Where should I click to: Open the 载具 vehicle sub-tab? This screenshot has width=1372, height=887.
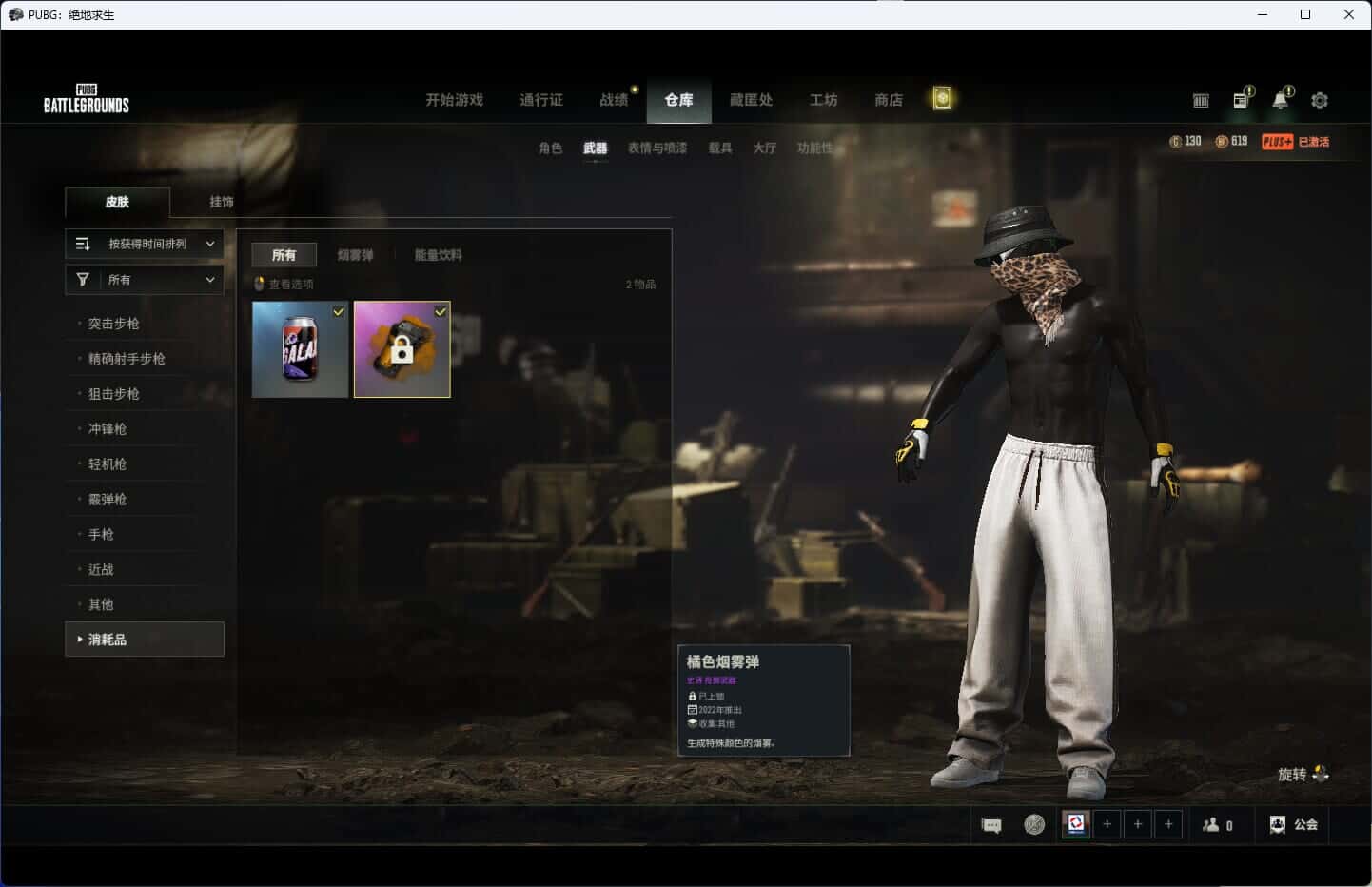tap(719, 148)
